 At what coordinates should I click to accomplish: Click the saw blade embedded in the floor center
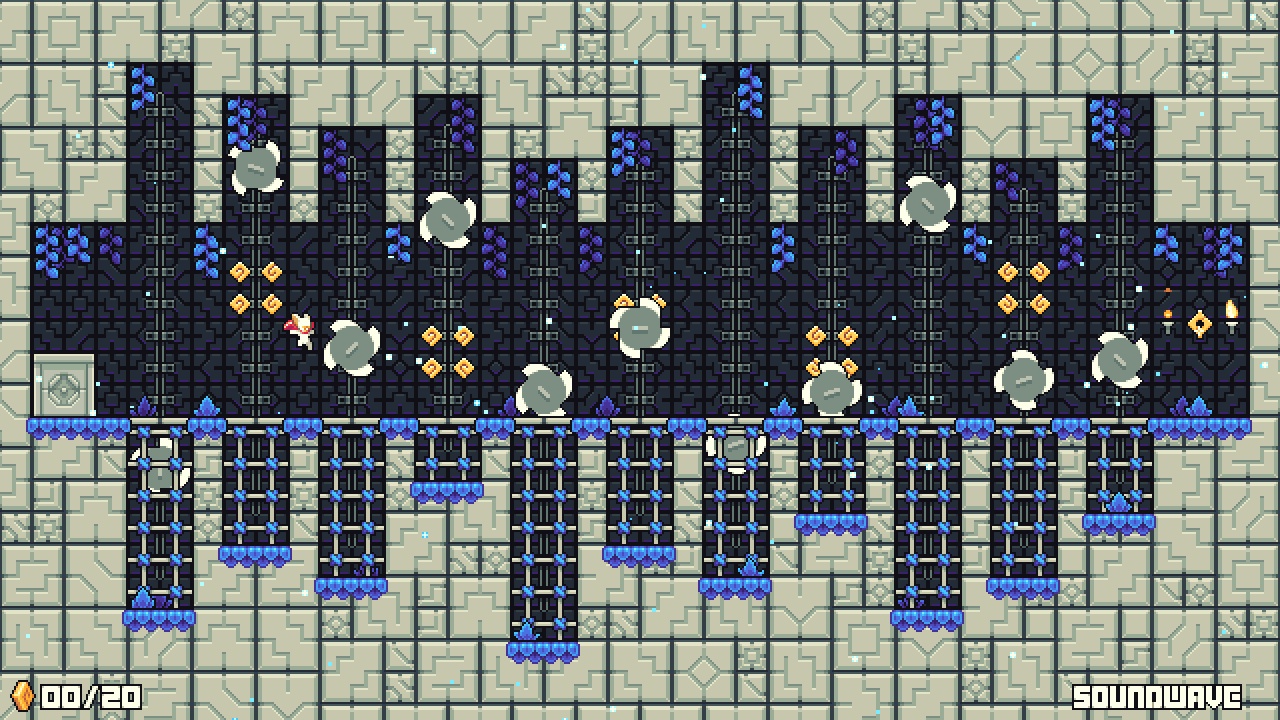pos(737,445)
